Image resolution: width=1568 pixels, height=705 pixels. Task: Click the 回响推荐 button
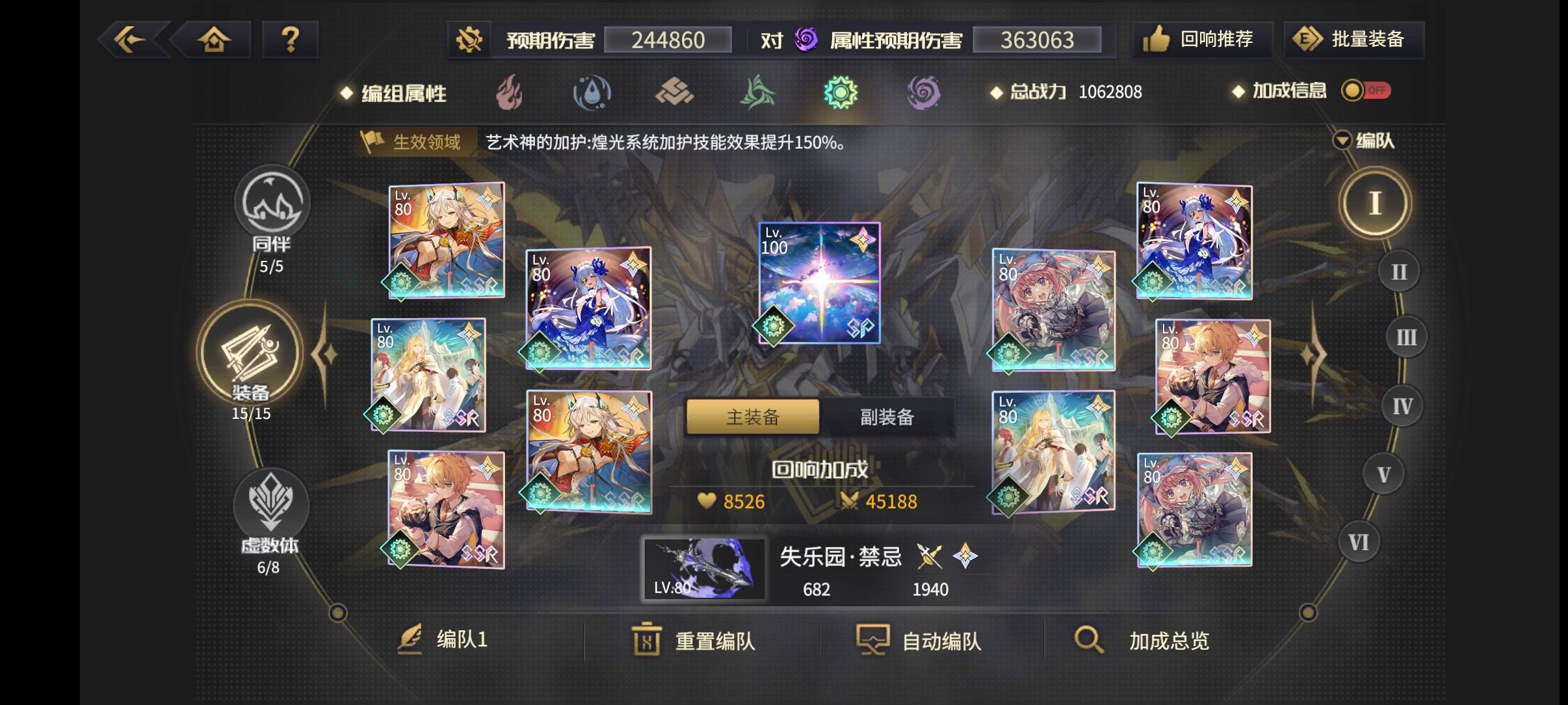[x=1203, y=39]
